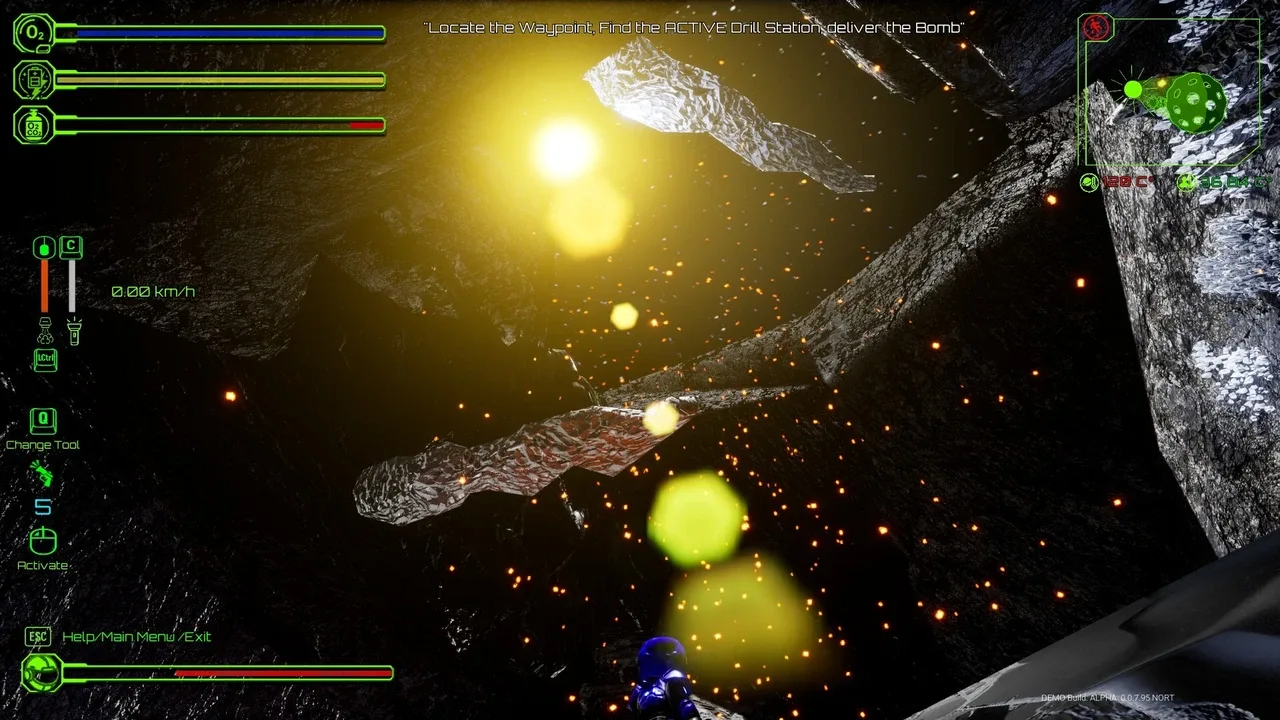The width and height of the screenshot is (1280, 720).
Task: Click the helmet icon by the red bar
Action: (x=42, y=672)
